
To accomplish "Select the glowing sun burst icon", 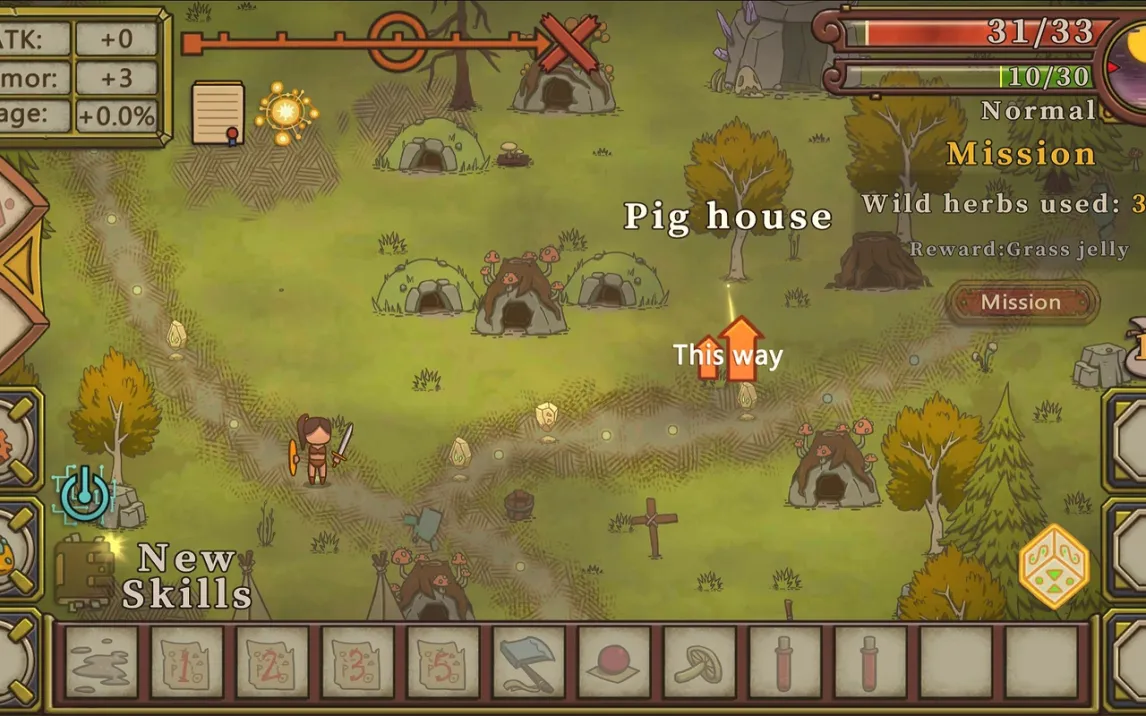I will (286, 111).
